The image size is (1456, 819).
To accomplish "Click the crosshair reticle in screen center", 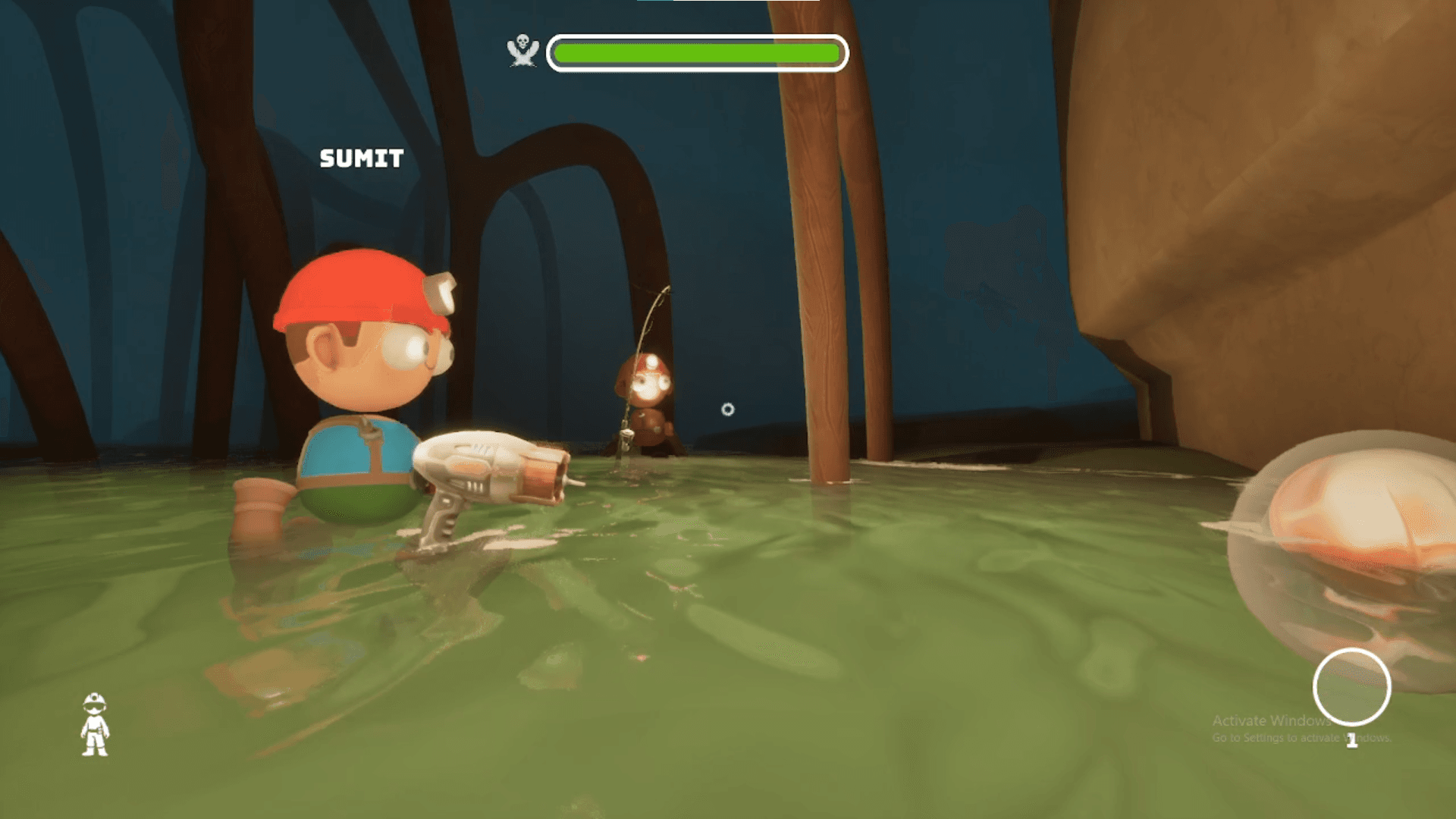I will coord(726,409).
